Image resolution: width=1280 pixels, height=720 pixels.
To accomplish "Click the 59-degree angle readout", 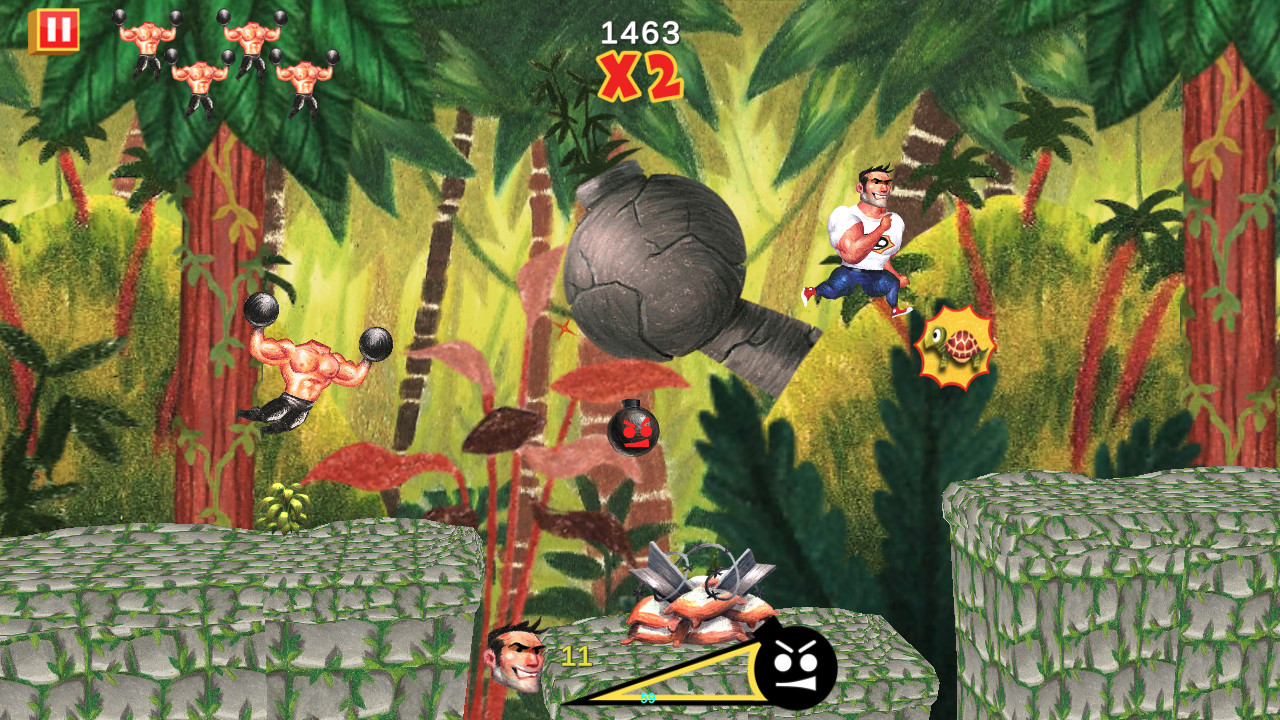I will click(649, 698).
